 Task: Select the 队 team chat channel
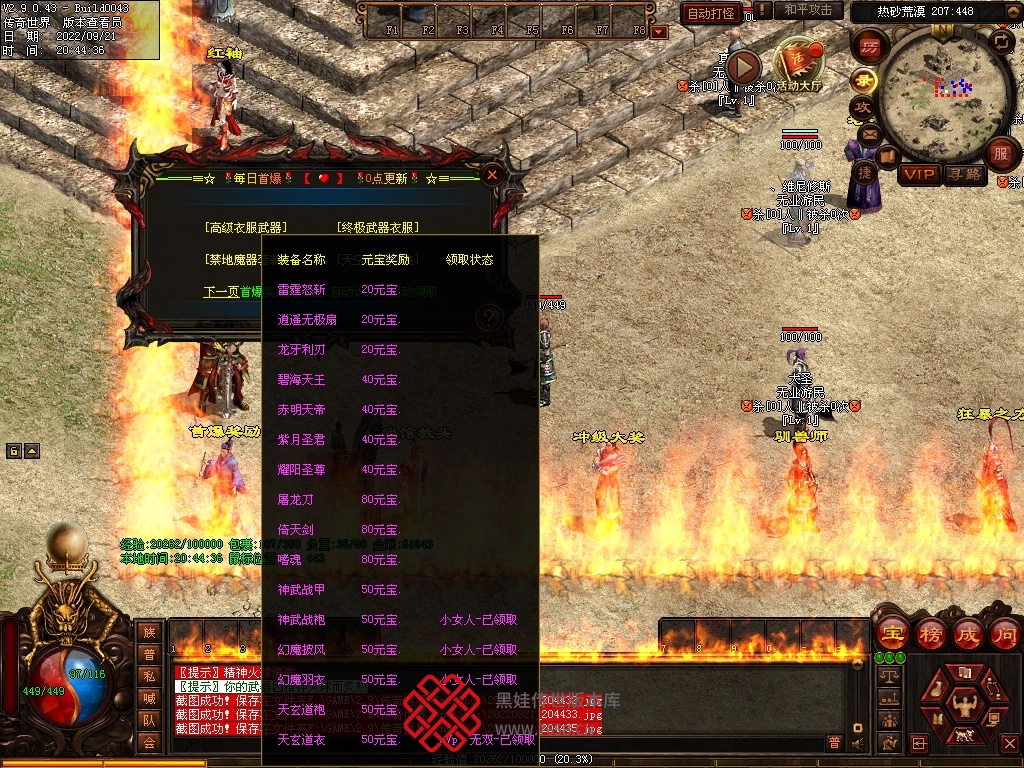click(149, 720)
